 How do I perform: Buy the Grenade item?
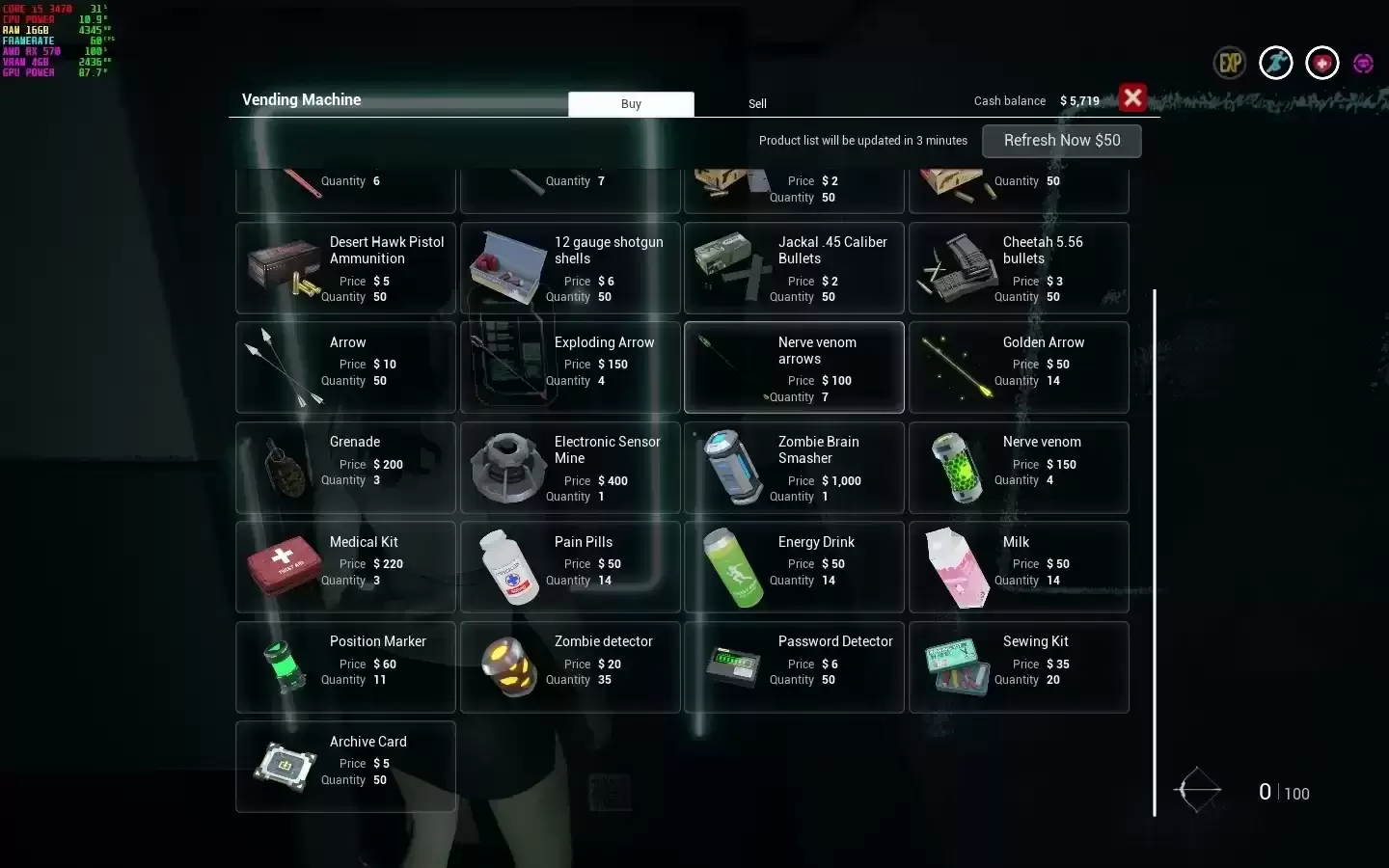pos(345,468)
